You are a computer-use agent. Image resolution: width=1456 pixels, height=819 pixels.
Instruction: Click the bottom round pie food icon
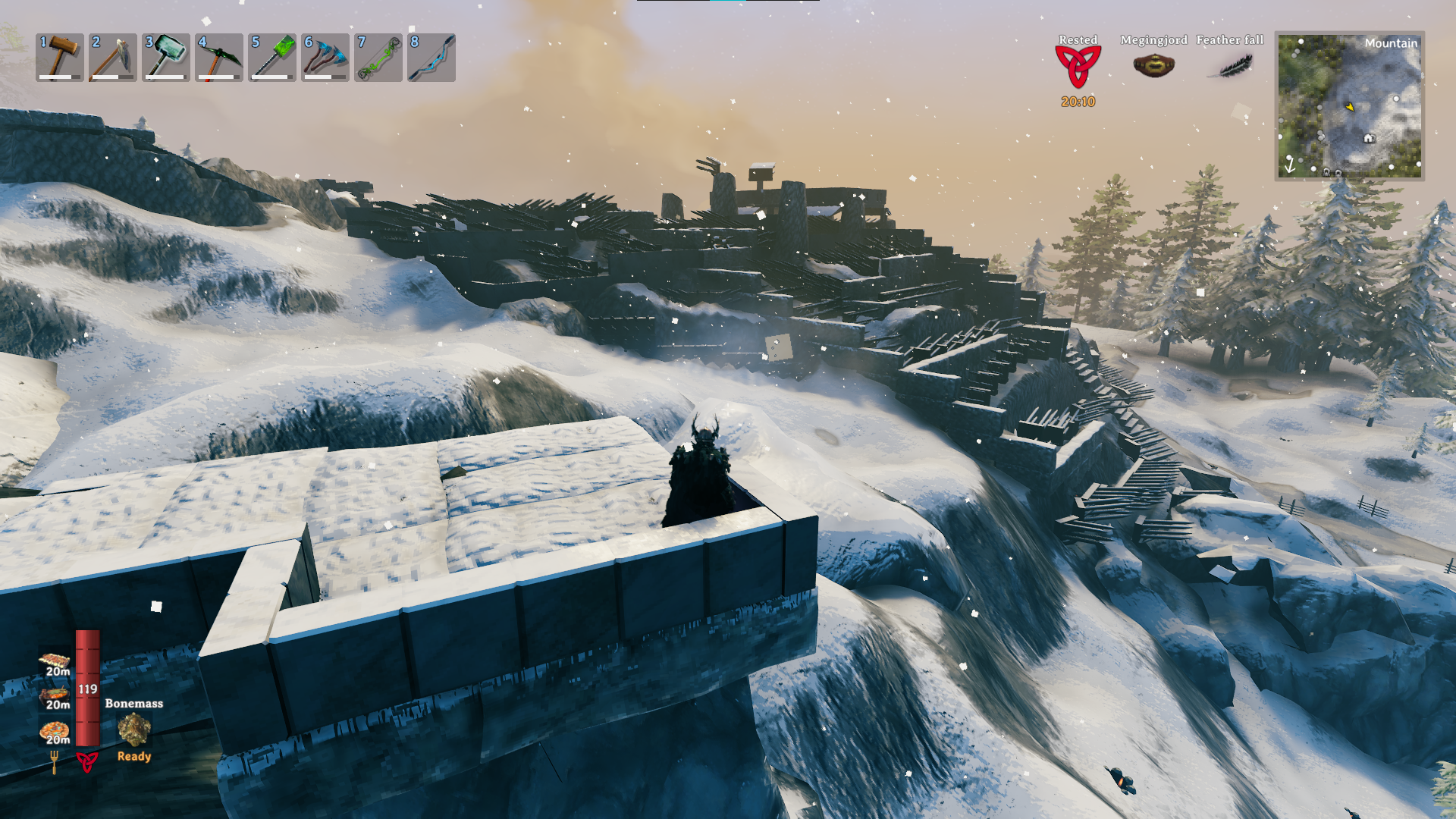[55, 730]
